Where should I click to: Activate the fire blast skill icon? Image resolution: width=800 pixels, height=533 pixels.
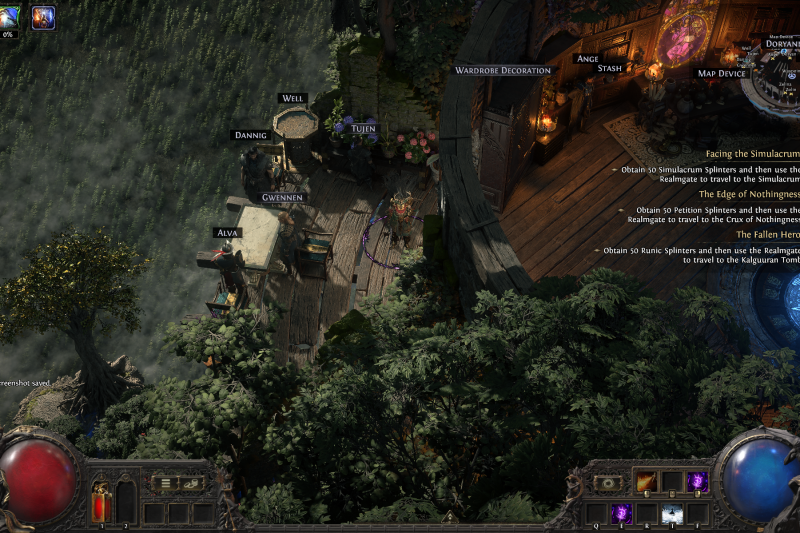click(x=646, y=481)
